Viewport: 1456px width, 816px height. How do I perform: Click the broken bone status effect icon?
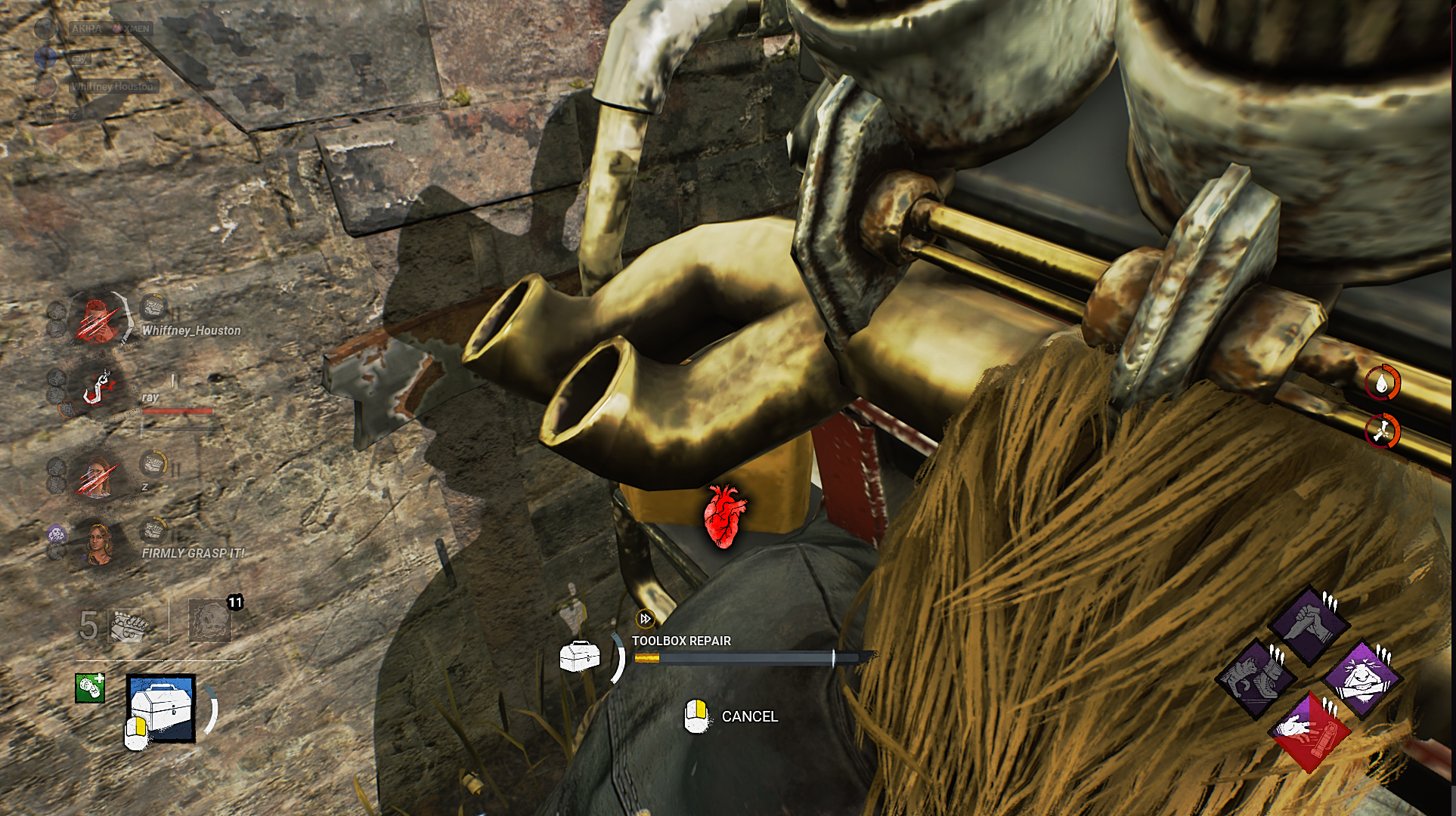1382,431
